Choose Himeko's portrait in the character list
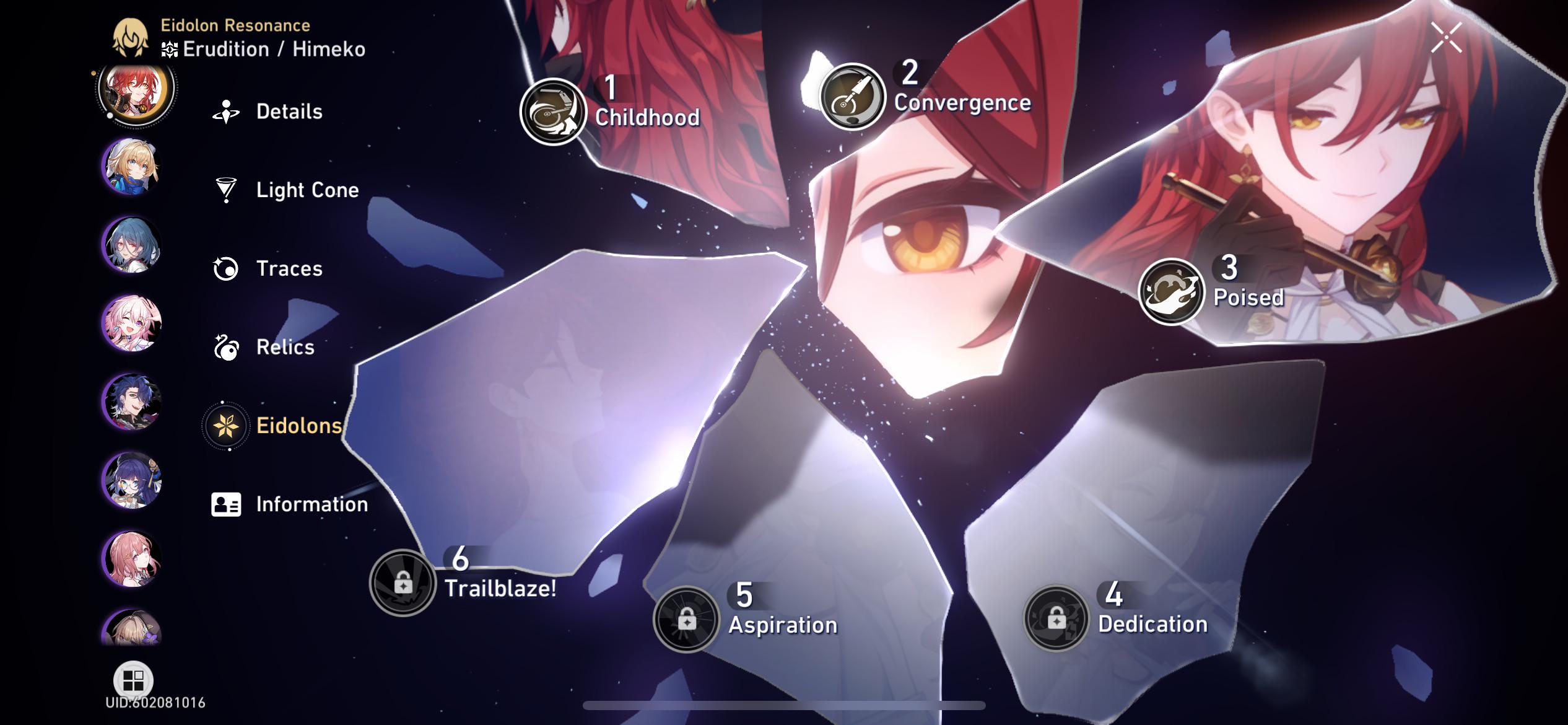Image resolution: width=1568 pixels, height=725 pixels. [135, 90]
